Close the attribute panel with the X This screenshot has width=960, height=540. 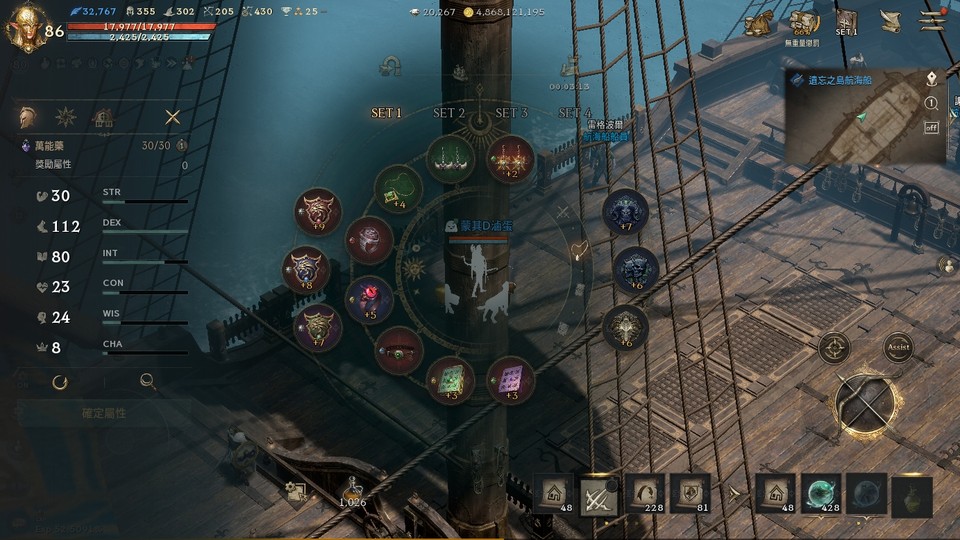pos(173,117)
